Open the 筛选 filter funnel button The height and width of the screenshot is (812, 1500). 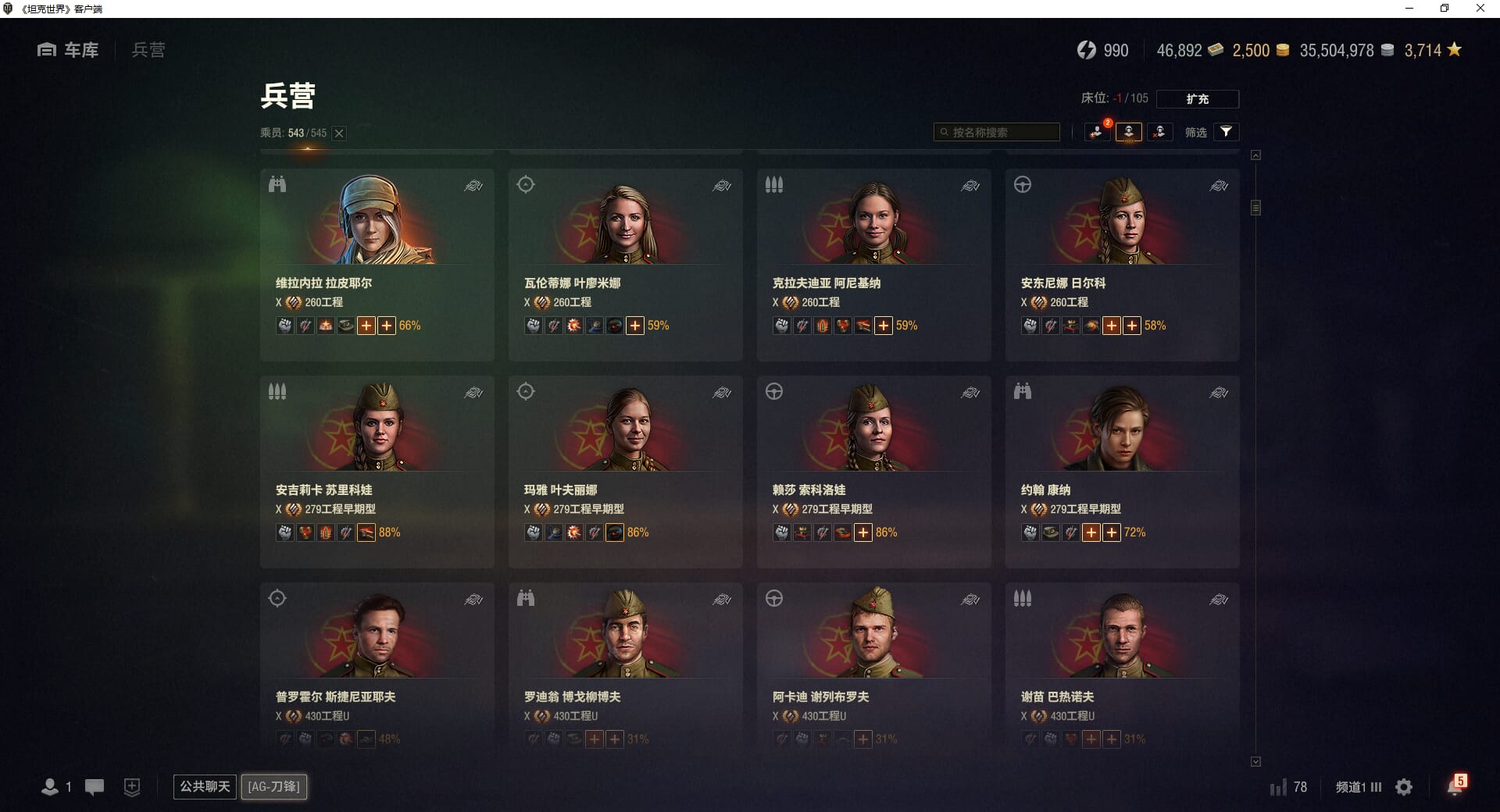(1226, 132)
